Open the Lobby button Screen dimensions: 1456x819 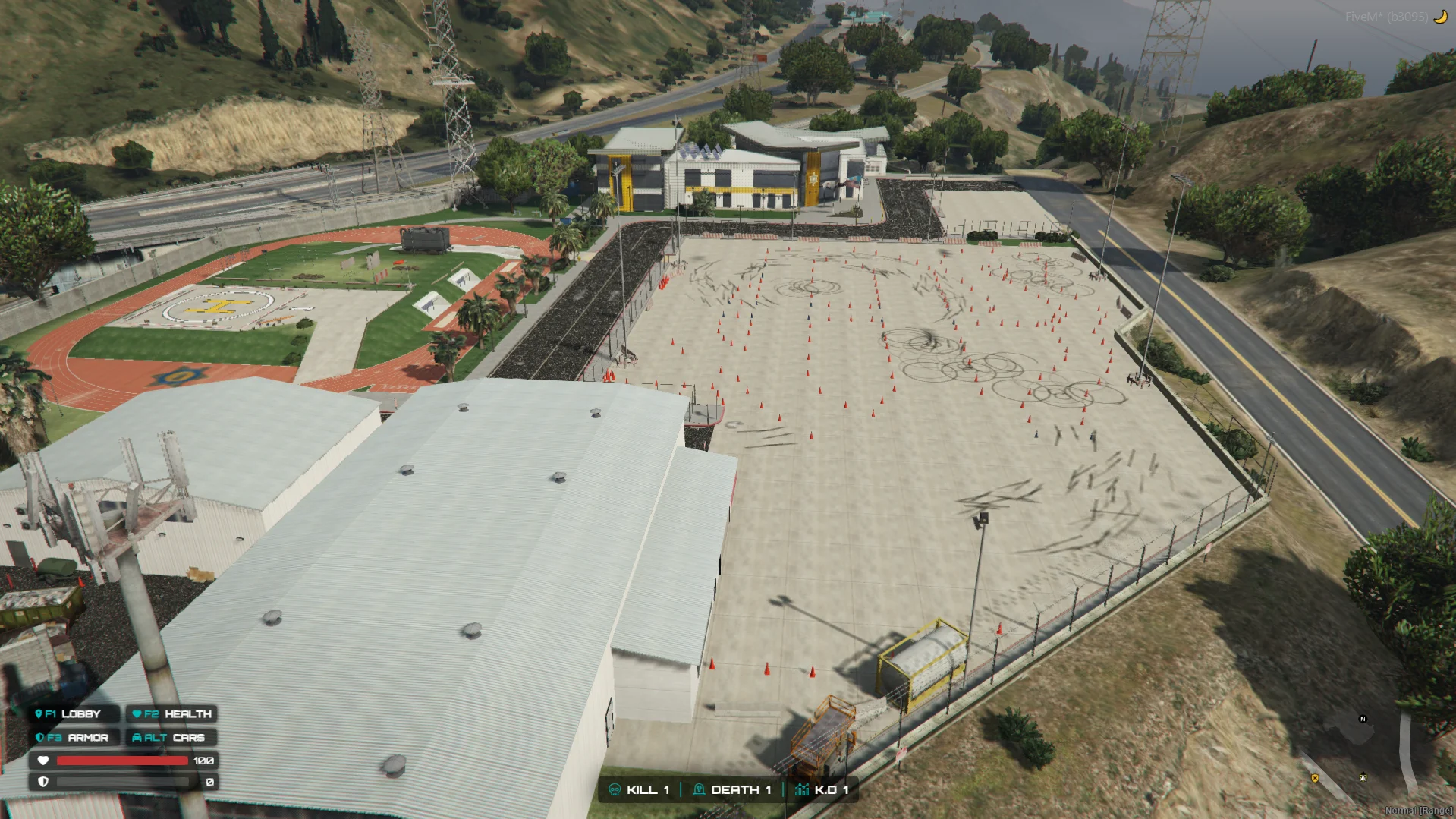pyautogui.click(x=74, y=714)
